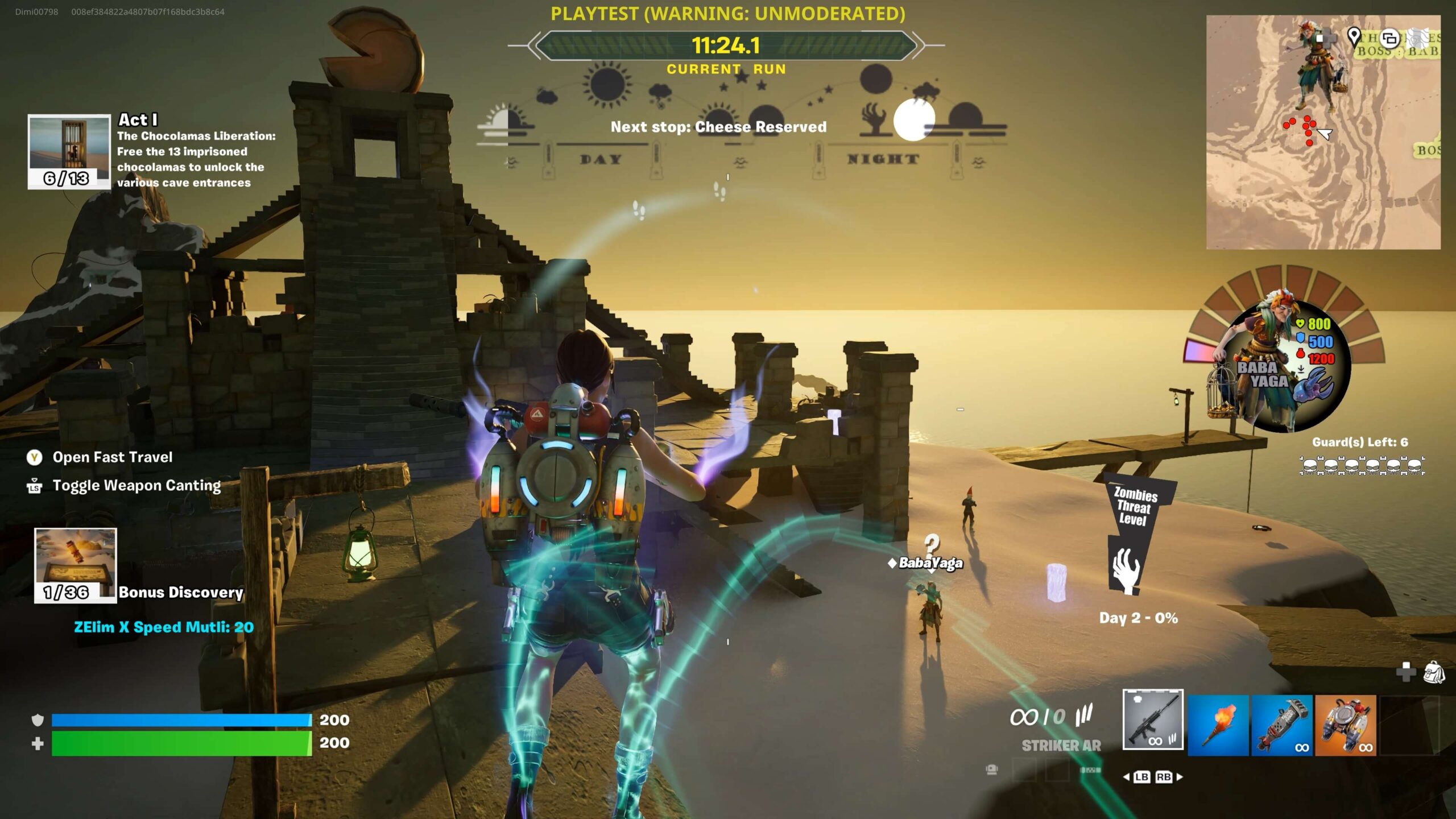Open the Act I Chocolamas quest tracker
1456x819 pixels.
pos(69,151)
